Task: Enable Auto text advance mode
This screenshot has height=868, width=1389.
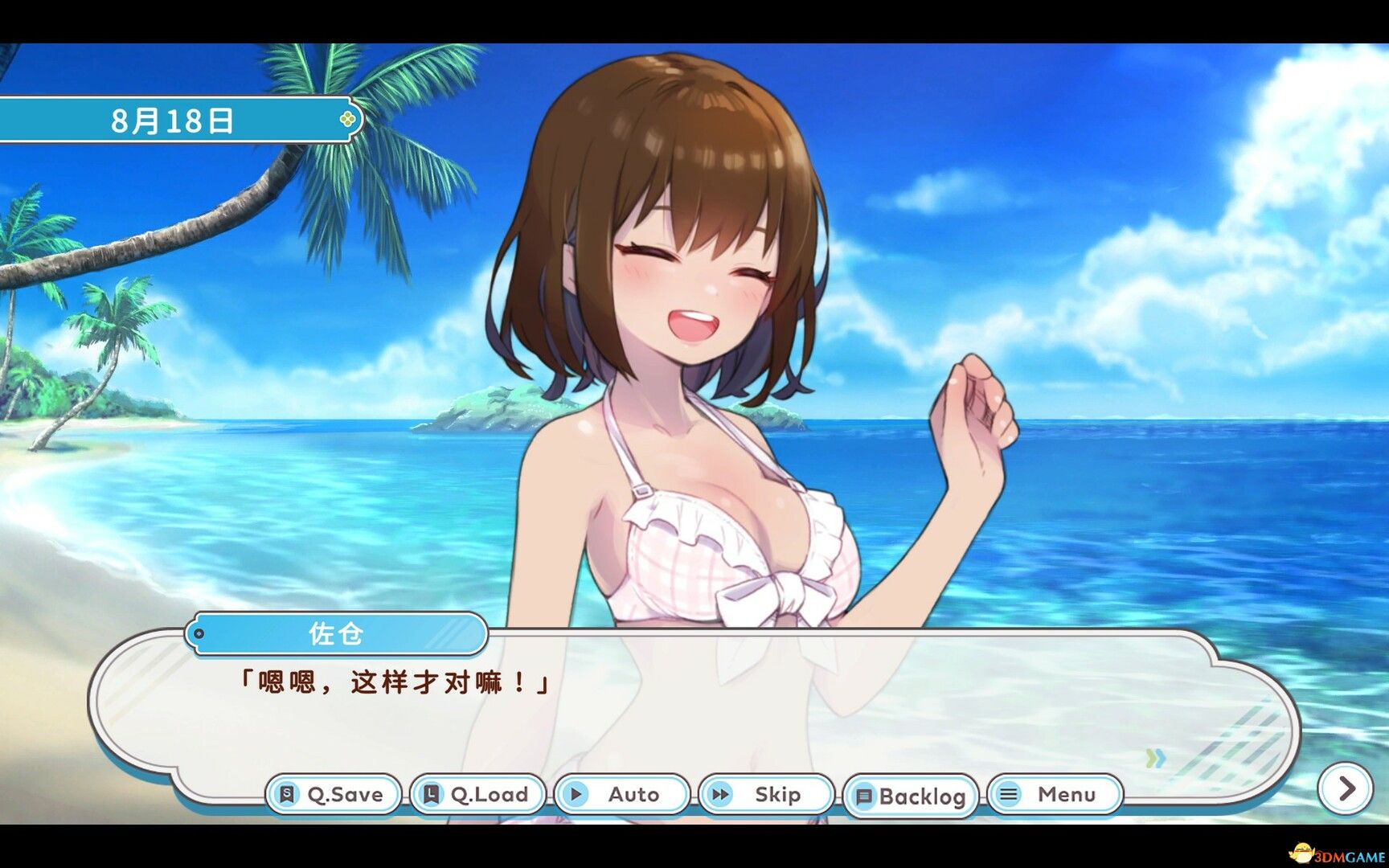Action: click(x=617, y=794)
